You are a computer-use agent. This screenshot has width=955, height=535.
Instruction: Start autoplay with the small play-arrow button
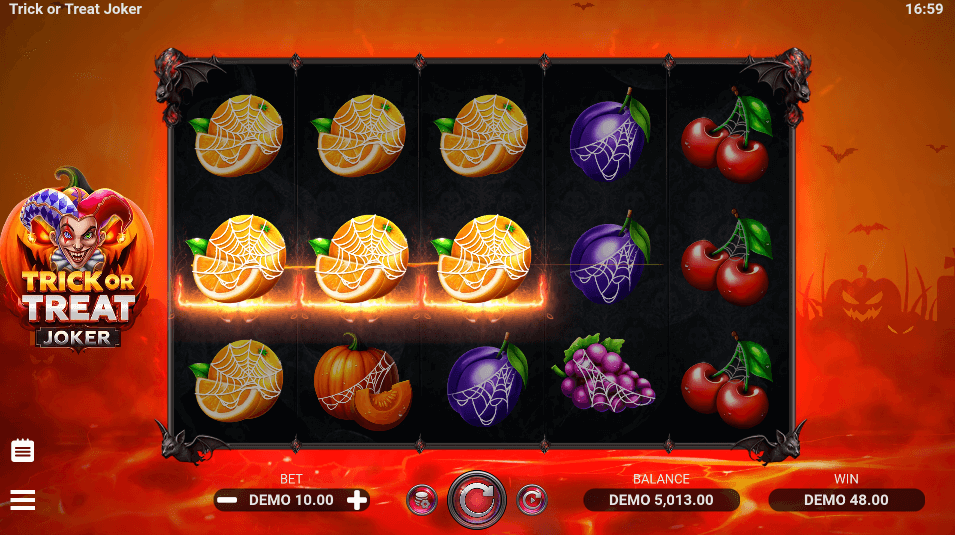tap(532, 499)
